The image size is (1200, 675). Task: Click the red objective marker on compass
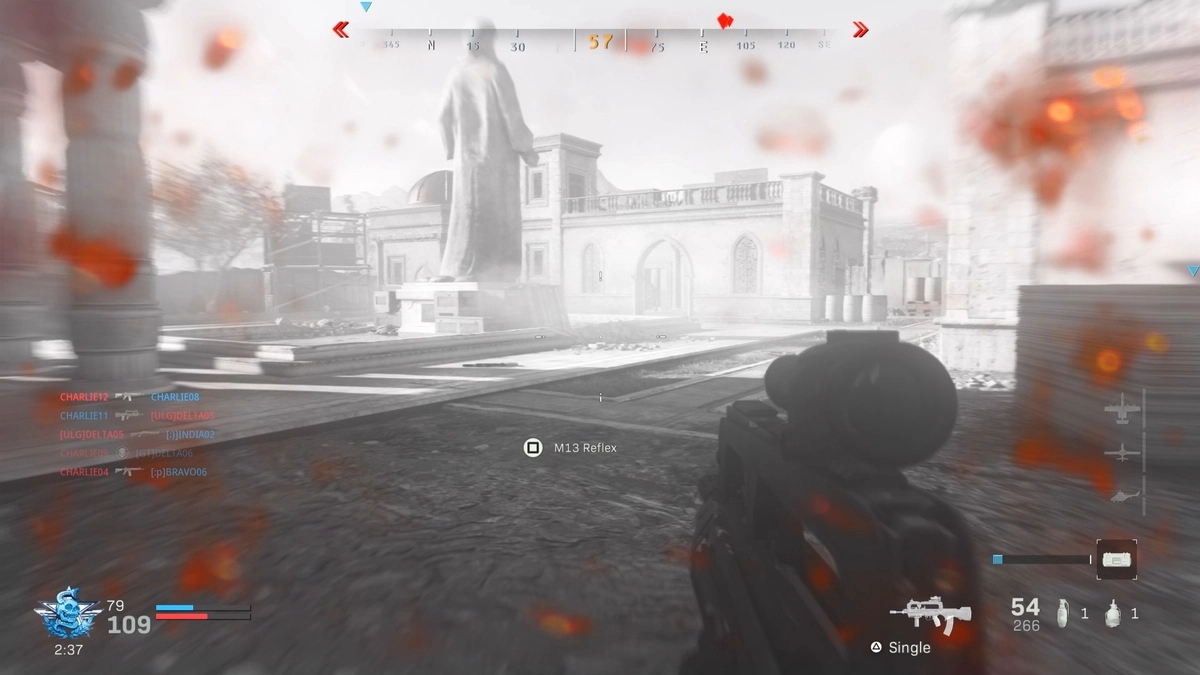pos(725,21)
